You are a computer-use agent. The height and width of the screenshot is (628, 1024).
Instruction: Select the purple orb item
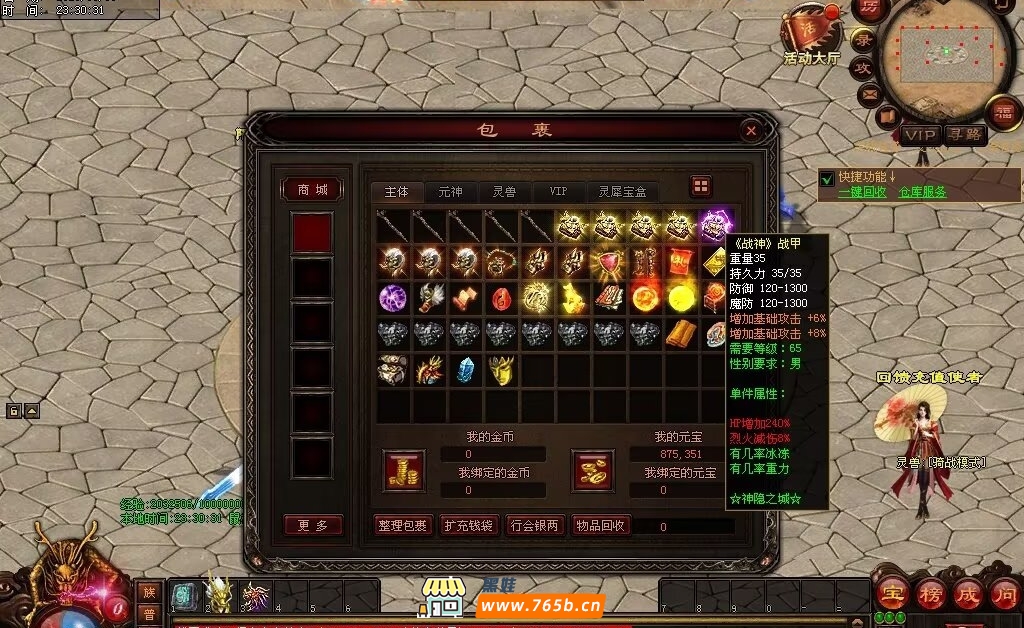pyautogui.click(x=392, y=297)
